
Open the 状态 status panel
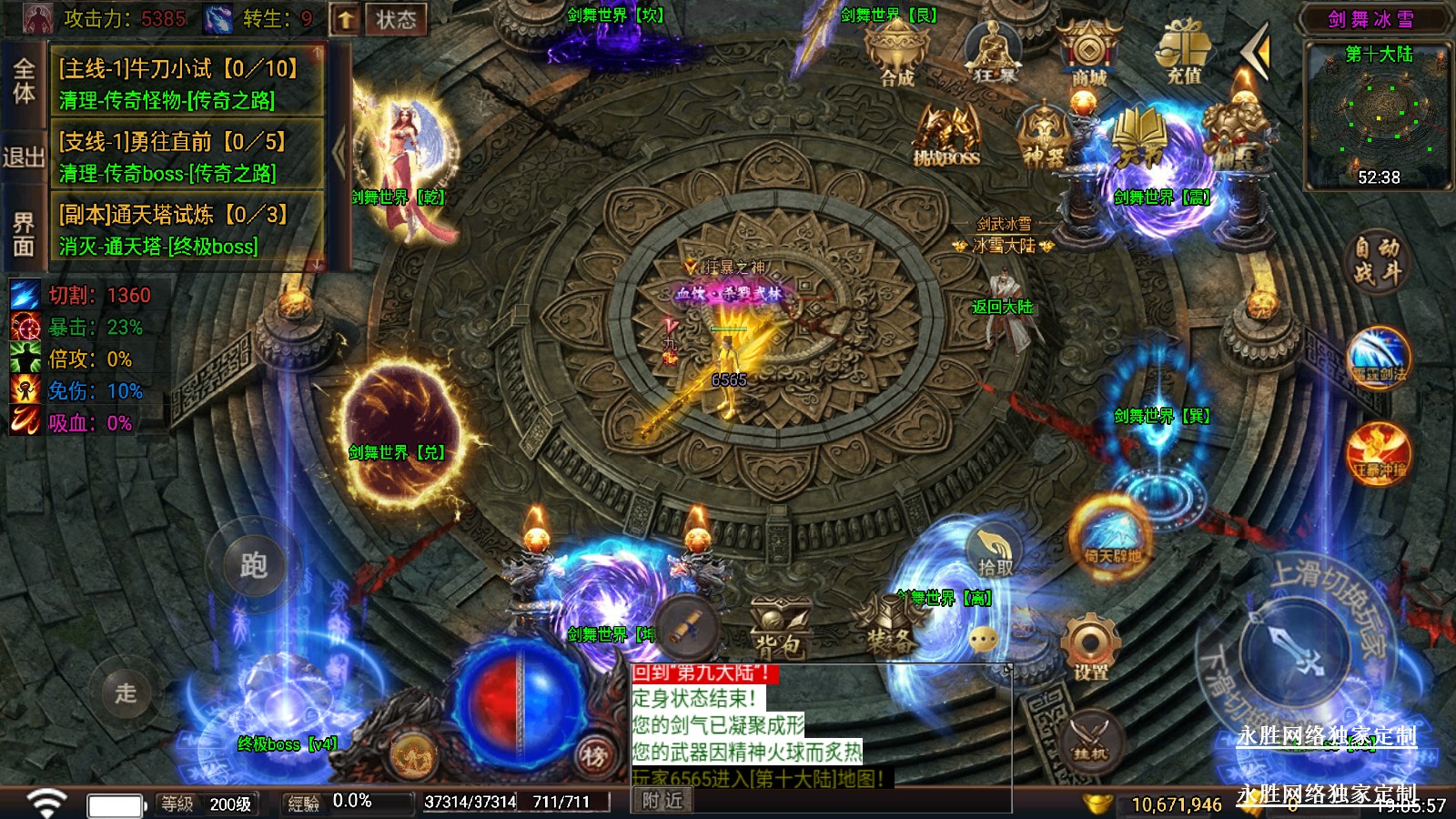[395, 19]
